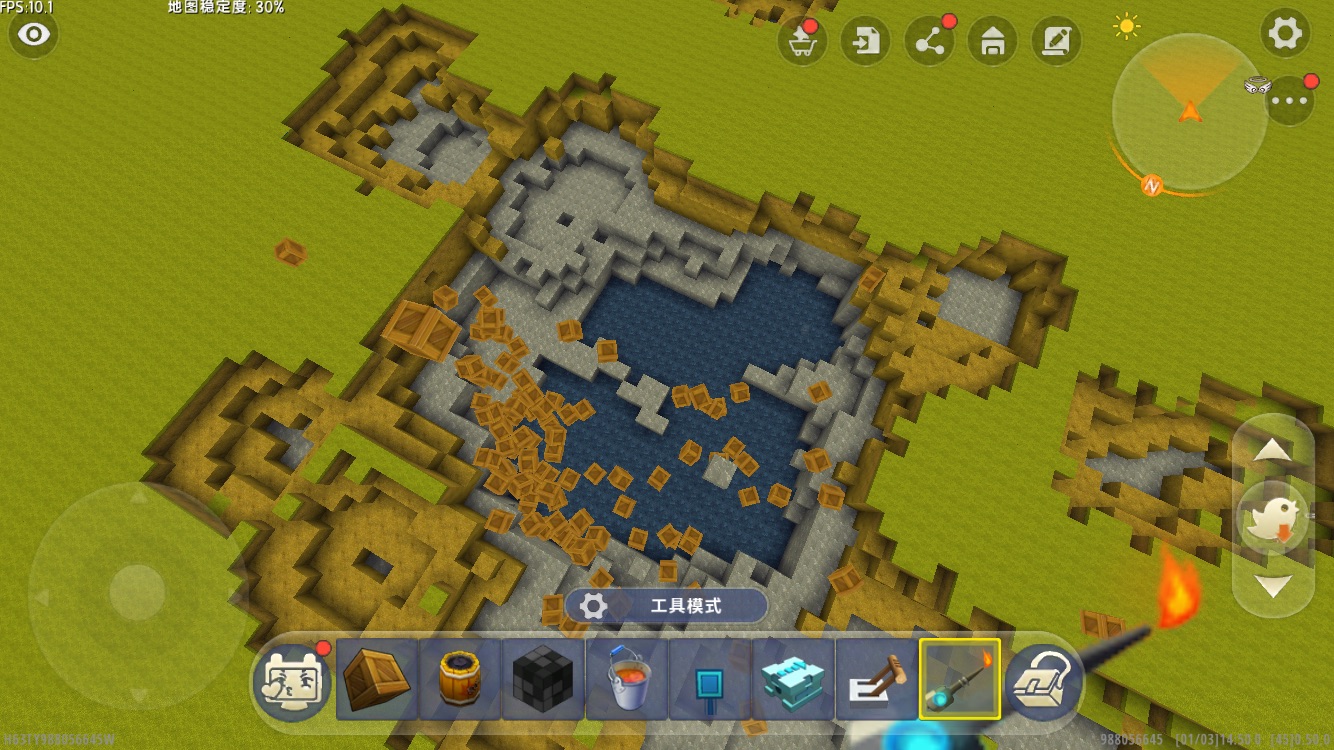Open the 工具模式 tool mode button
This screenshot has height=750, width=1334.
pos(666,606)
